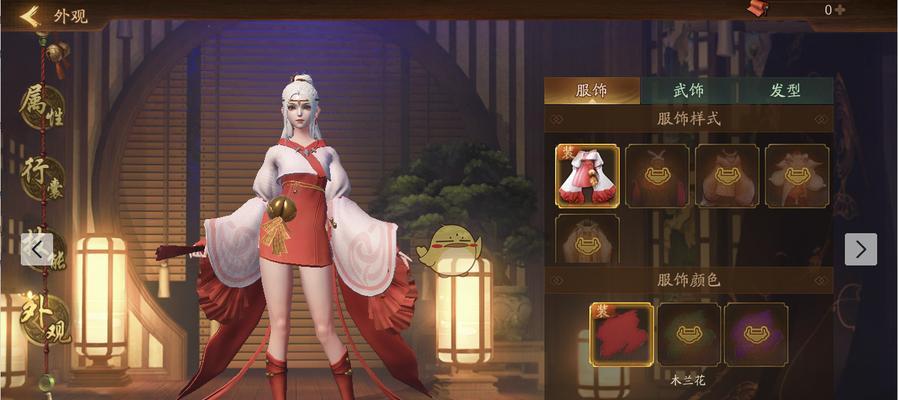This screenshot has height=400, width=898.
Task: Add currency with the plus button
Action: coord(840,10)
